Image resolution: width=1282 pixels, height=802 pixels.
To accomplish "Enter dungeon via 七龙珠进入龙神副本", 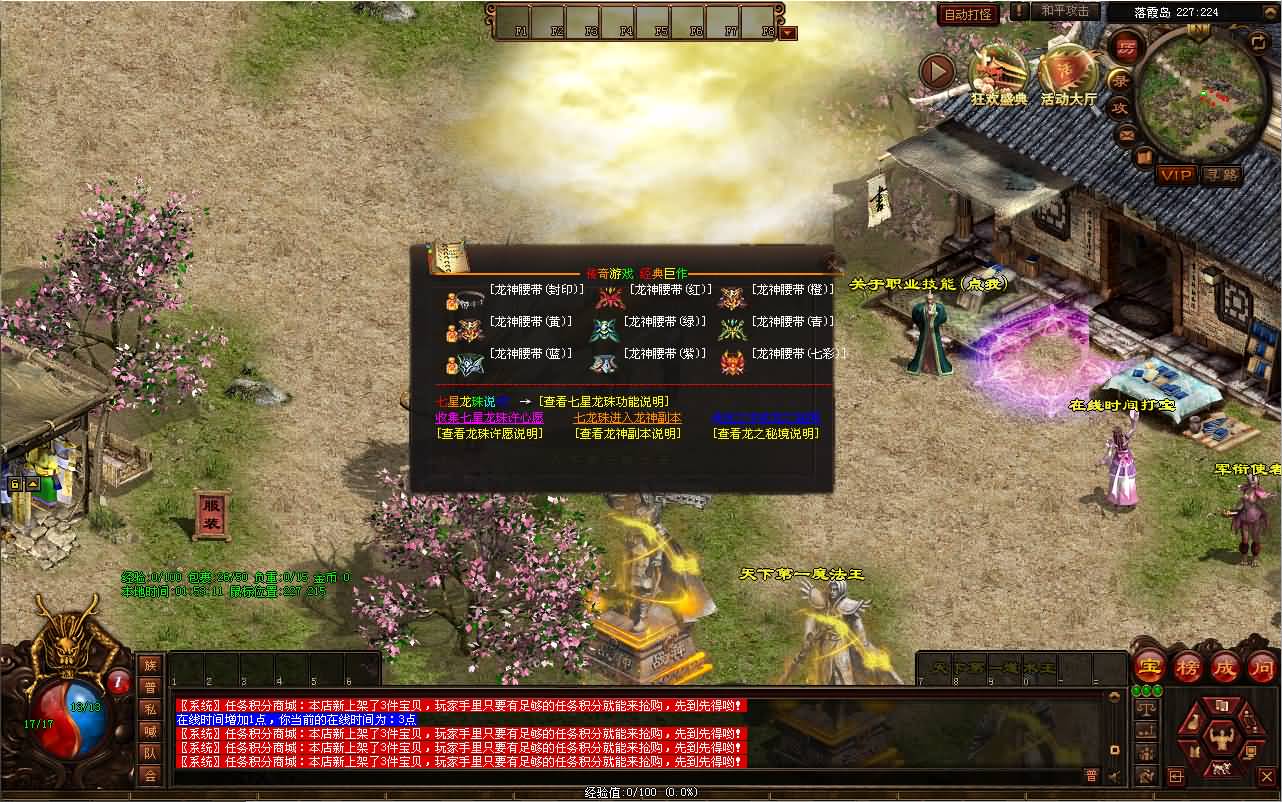I will (x=626, y=418).
